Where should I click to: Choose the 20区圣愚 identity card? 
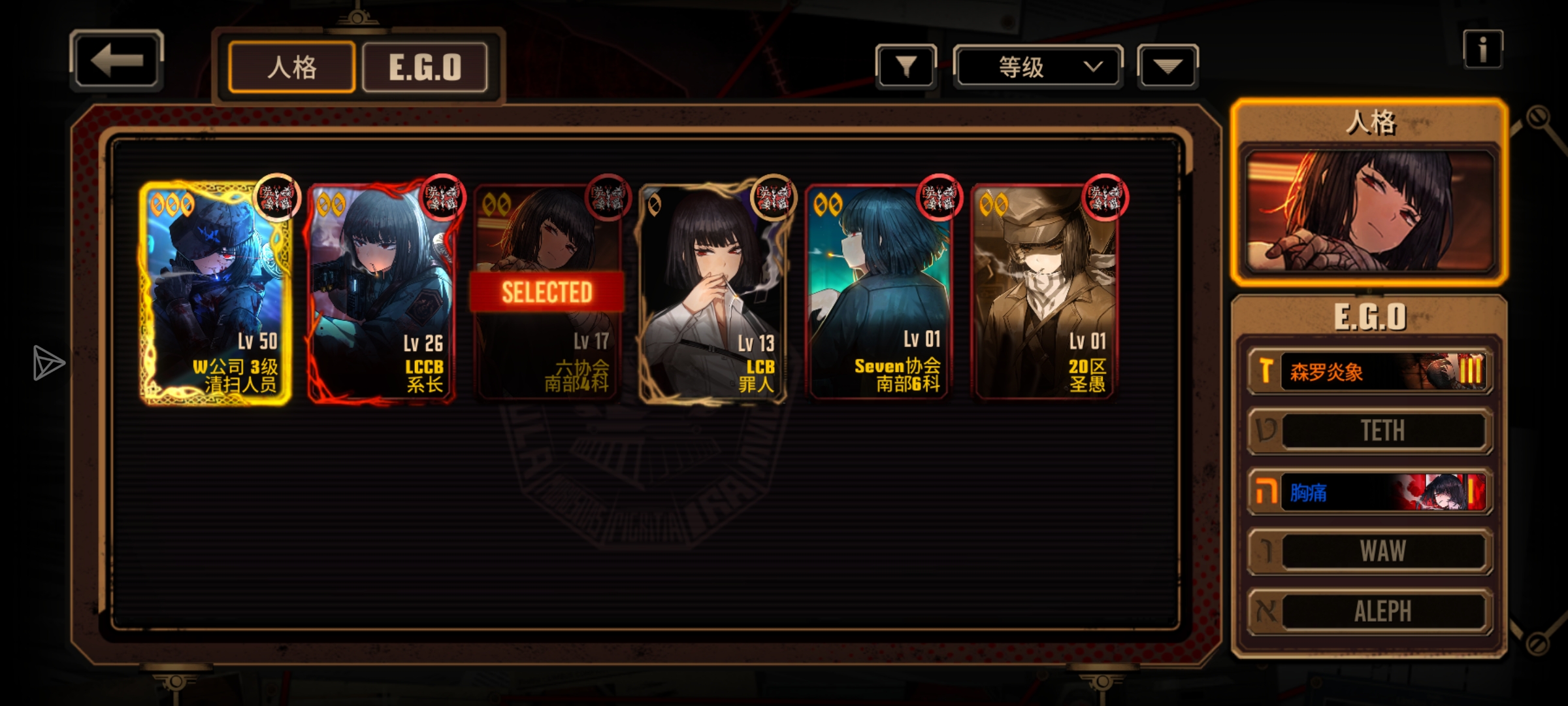click(x=1045, y=293)
